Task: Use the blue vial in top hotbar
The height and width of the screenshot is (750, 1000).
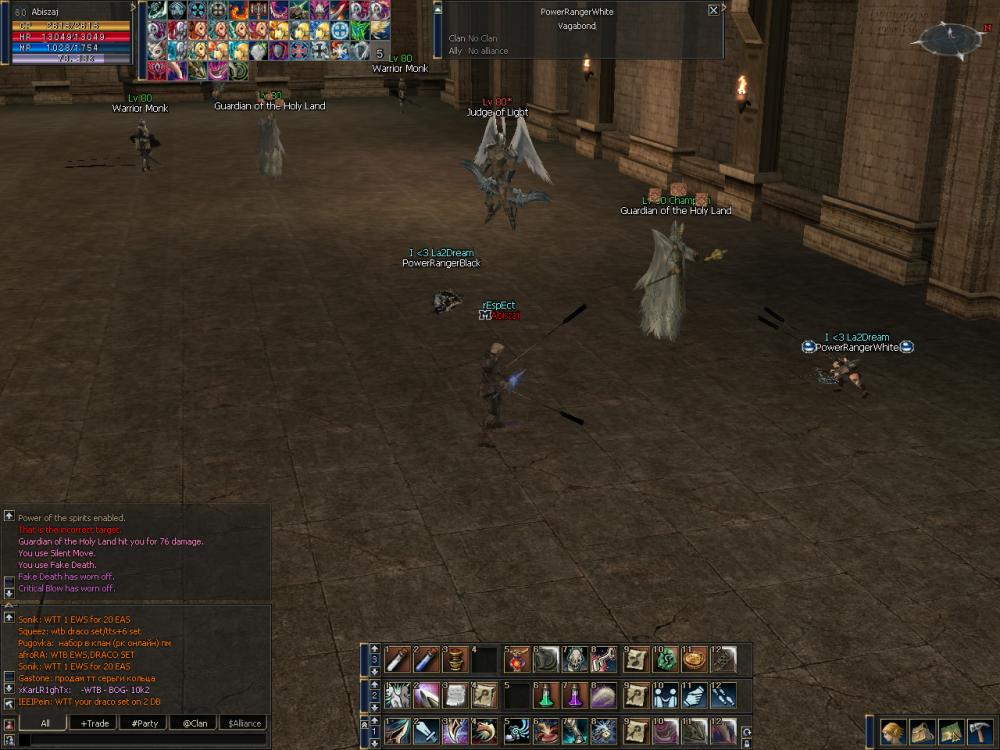Action: pos(427,659)
